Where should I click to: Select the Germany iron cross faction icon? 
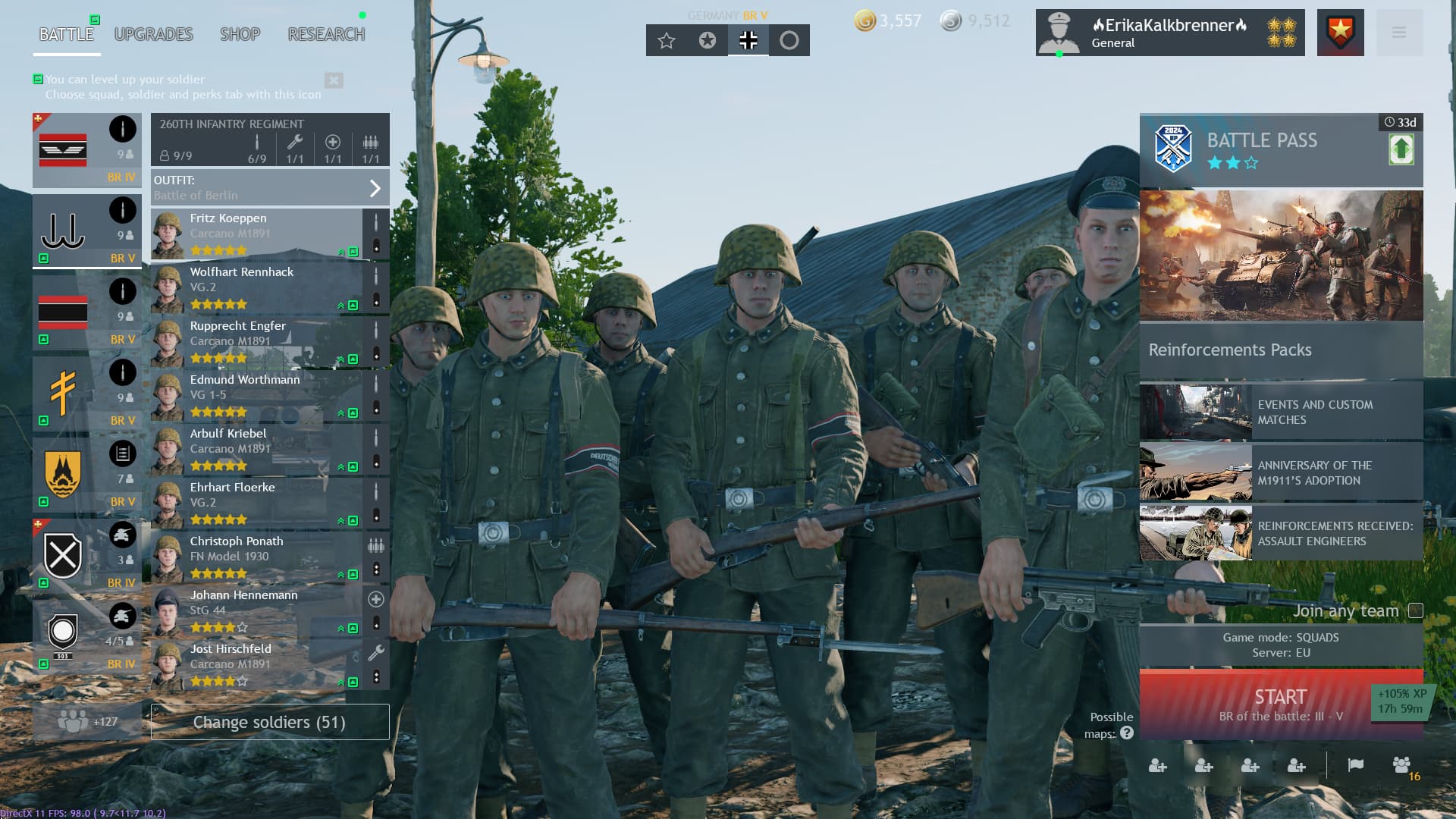pyautogui.click(x=748, y=40)
